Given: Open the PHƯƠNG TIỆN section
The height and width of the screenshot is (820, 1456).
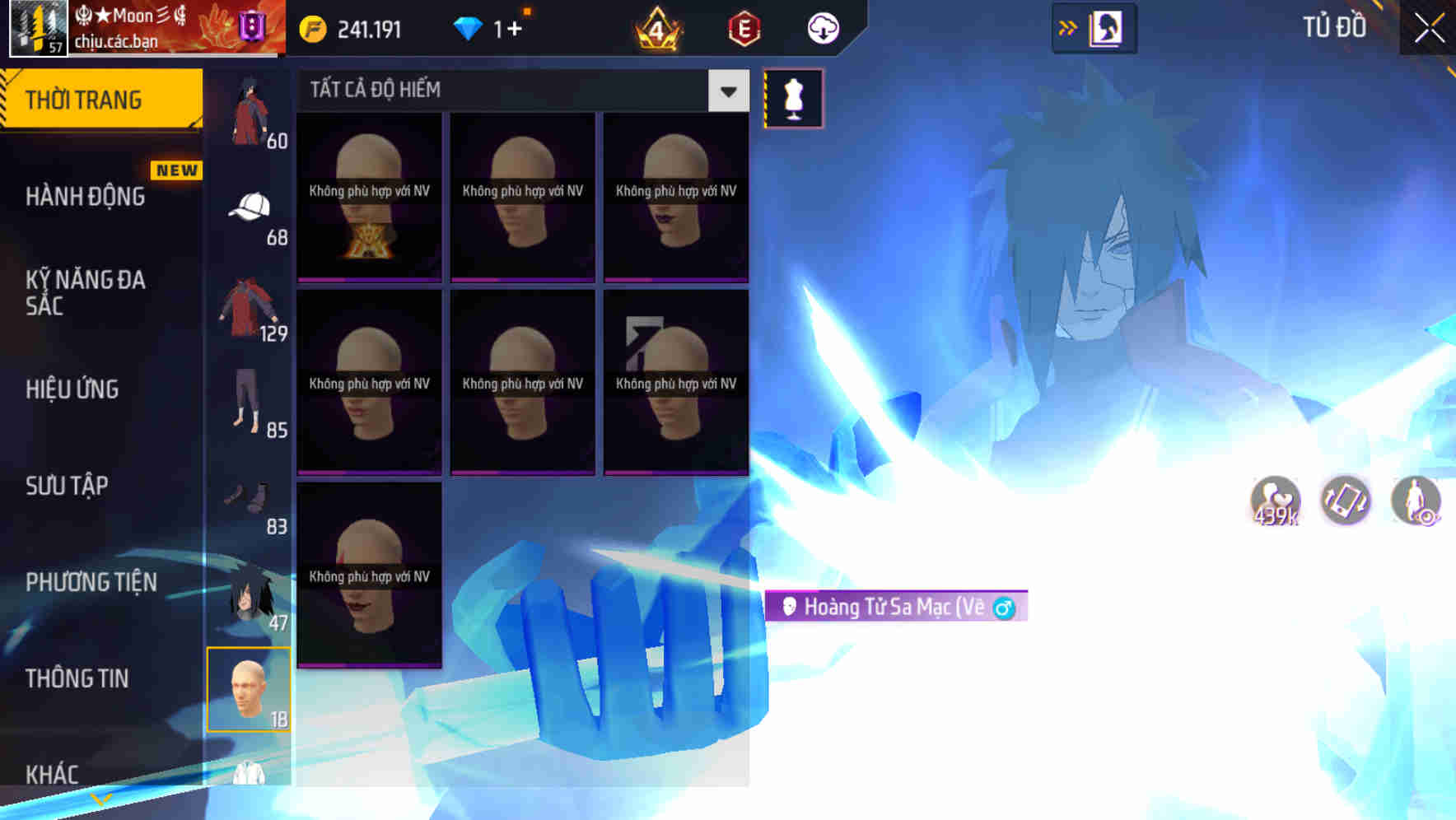Looking at the screenshot, I should [x=91, y=581].
